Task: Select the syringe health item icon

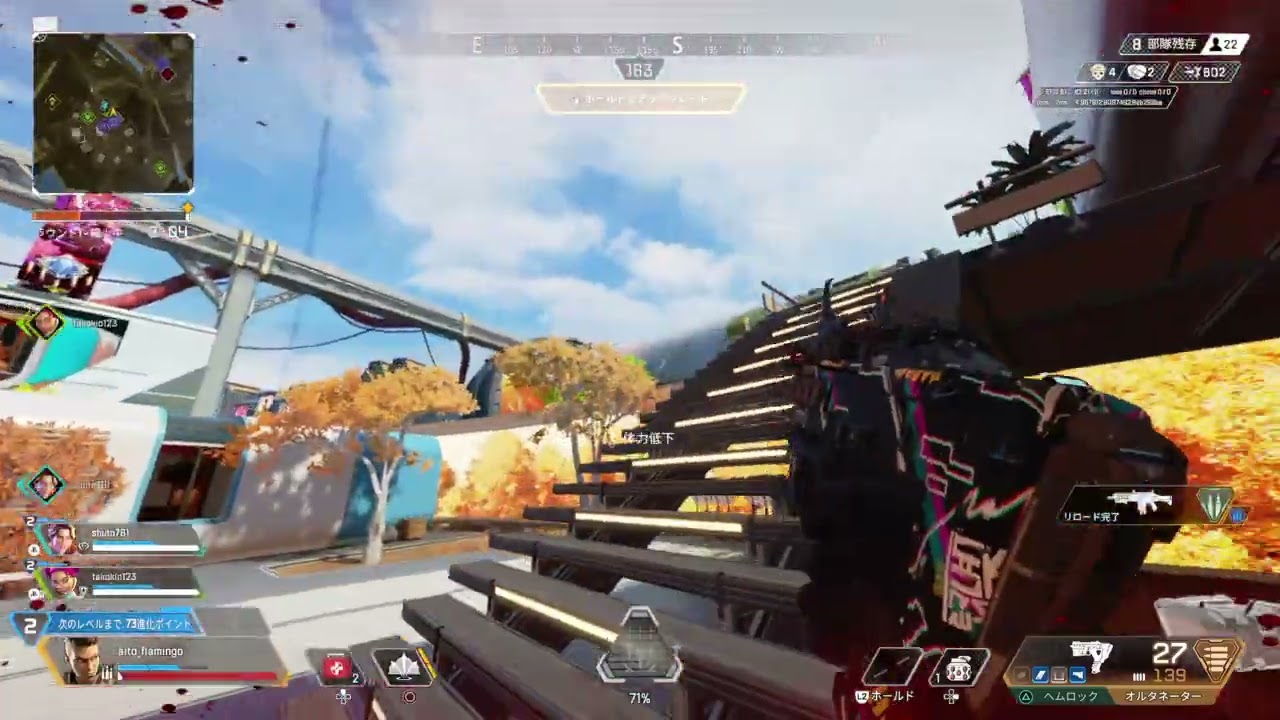Action: coord(336,667)
